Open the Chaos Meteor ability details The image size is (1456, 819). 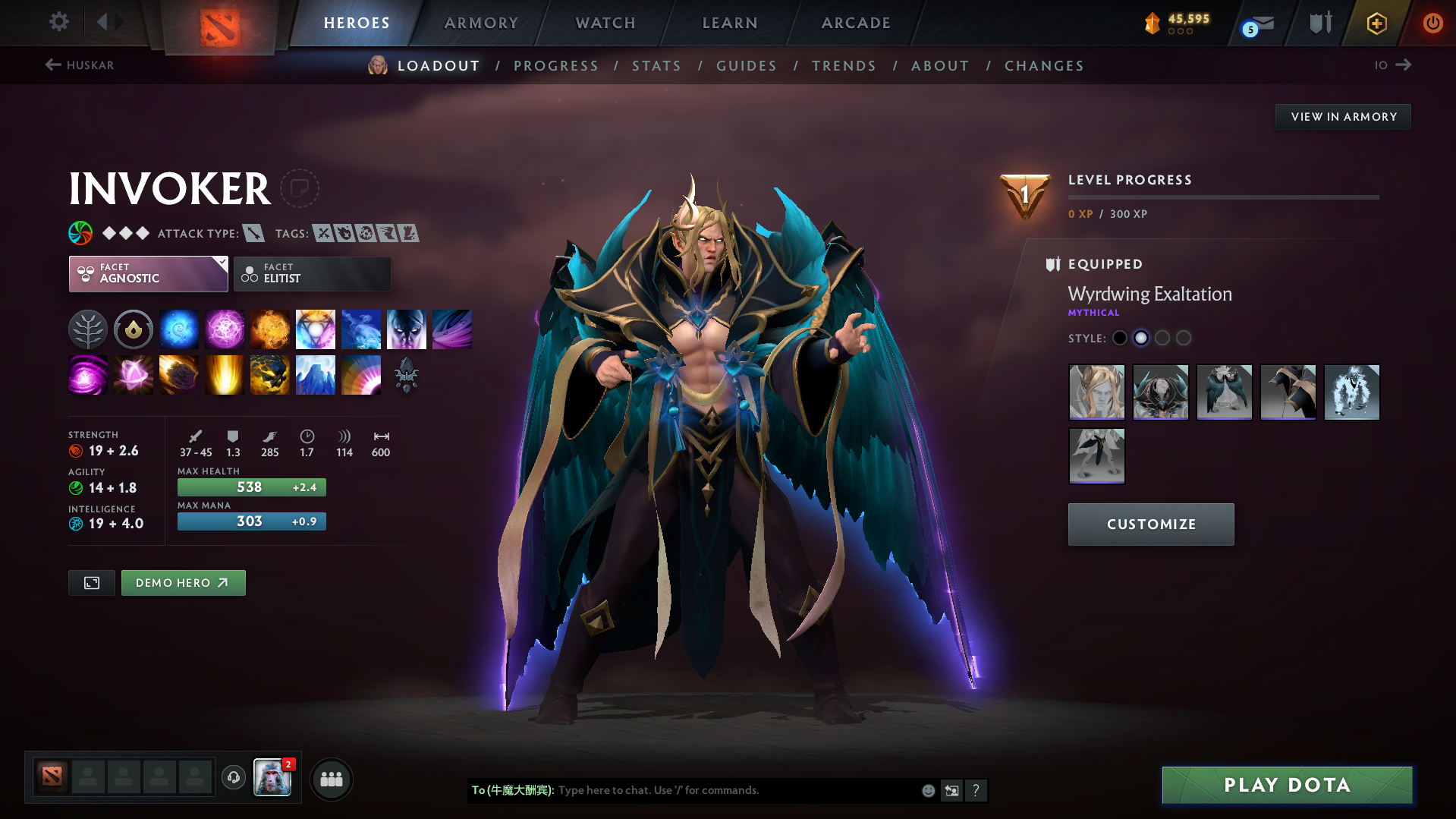pos(179,375)
